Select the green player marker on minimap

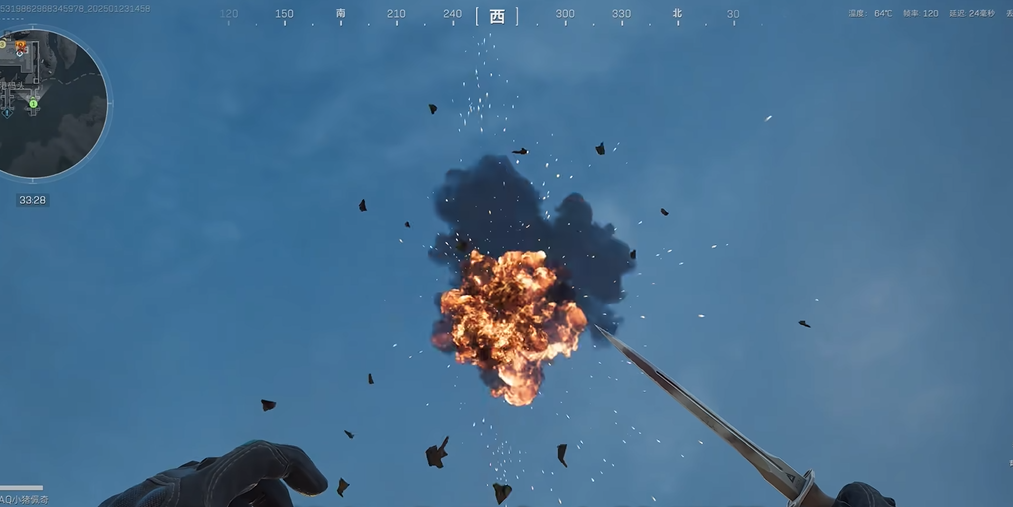(x=33, y=104)
